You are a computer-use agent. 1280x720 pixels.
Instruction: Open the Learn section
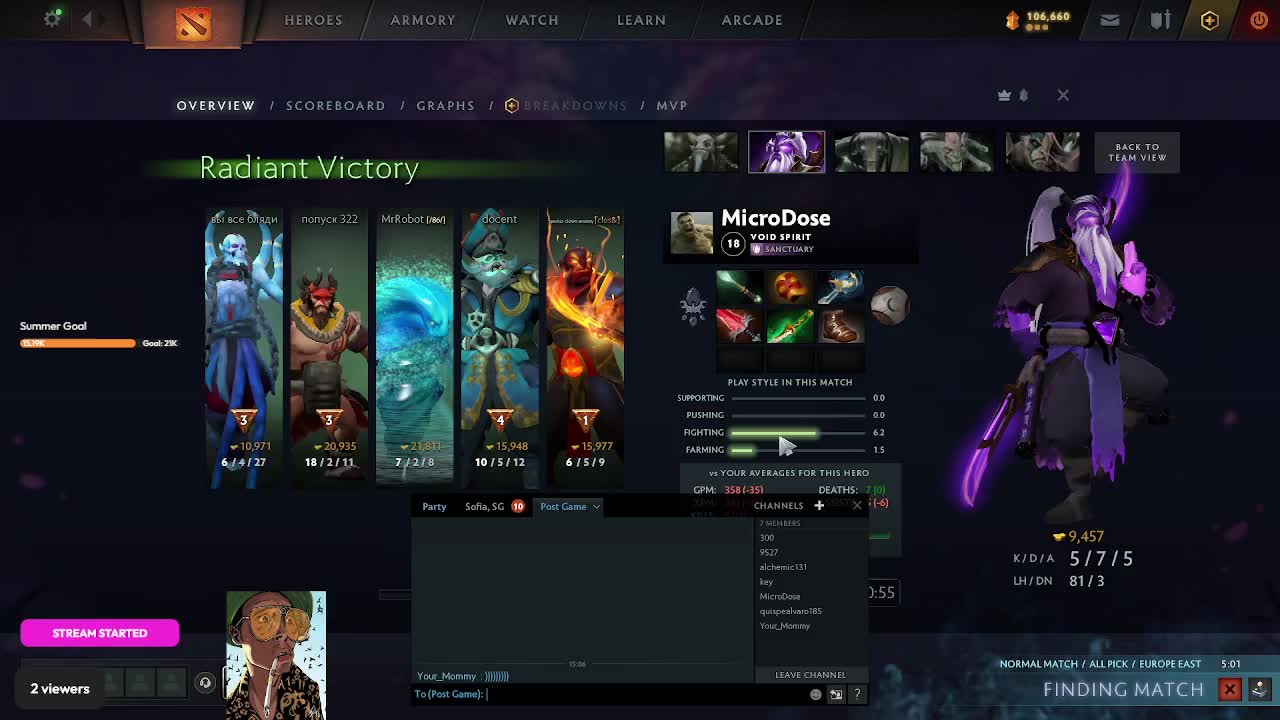(x=641, y=20)
